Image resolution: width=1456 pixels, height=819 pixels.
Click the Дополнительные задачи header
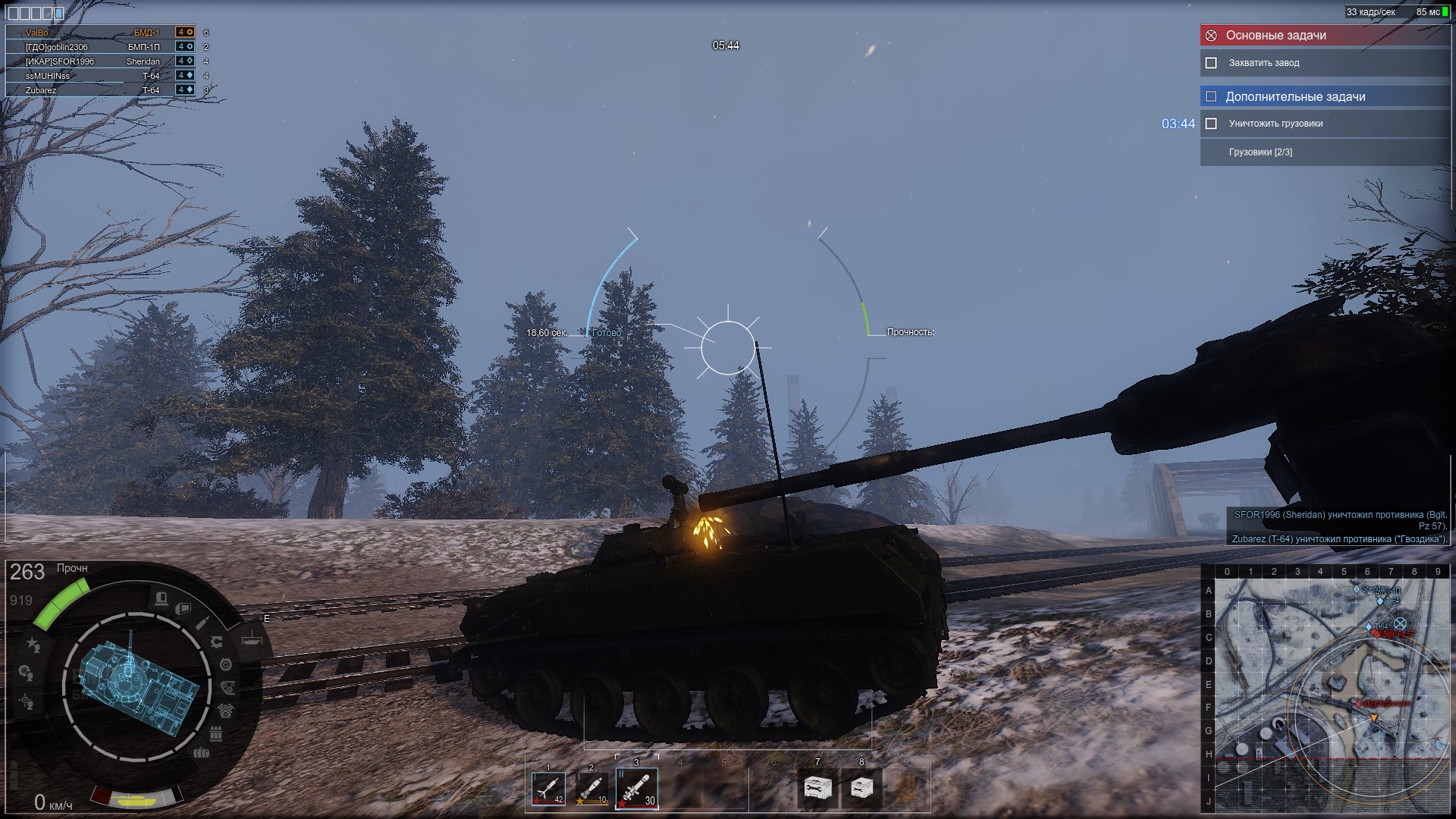[x=1324, y=96]
